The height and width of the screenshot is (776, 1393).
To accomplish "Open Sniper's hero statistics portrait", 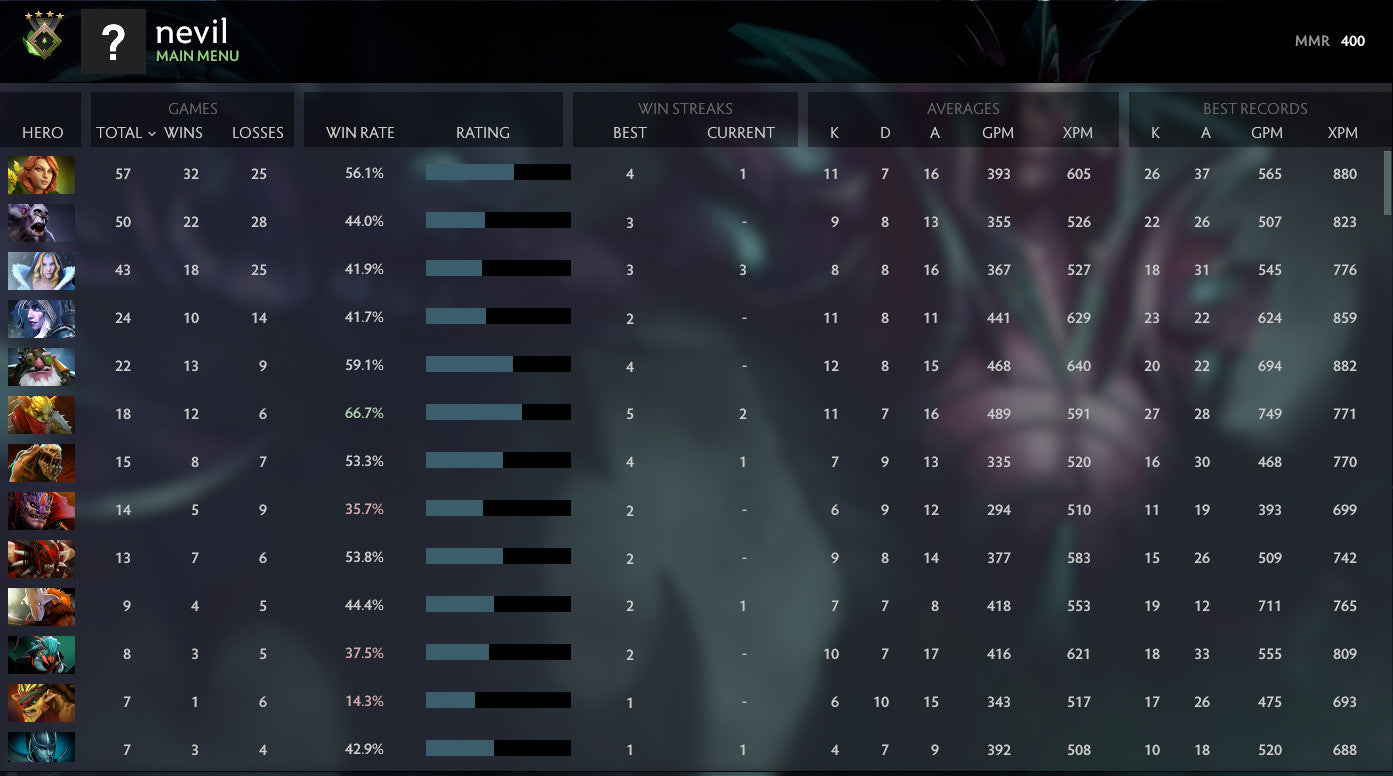I will 41,366.
